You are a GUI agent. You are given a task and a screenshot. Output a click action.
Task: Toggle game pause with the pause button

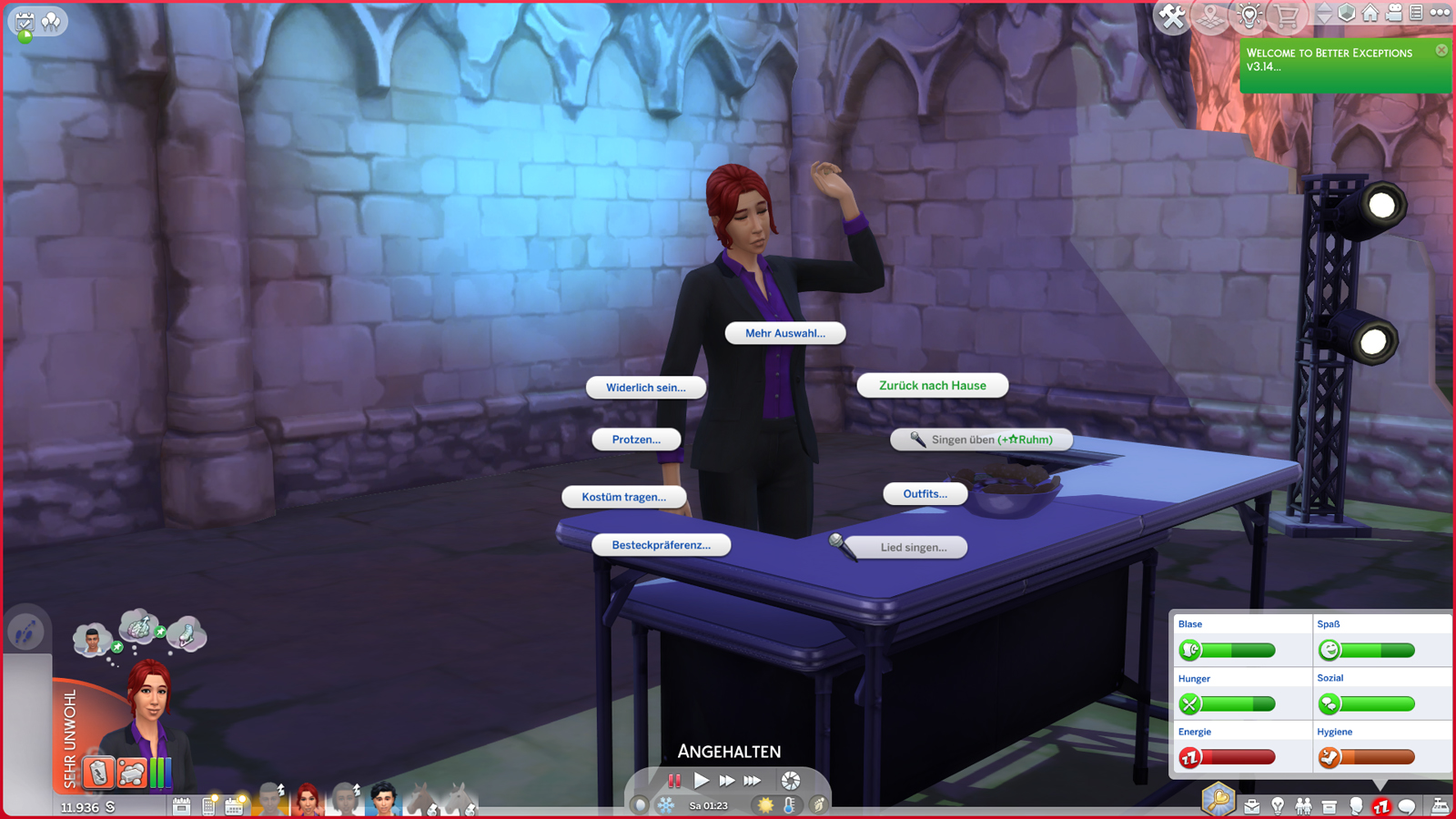[x=675, y=779]
